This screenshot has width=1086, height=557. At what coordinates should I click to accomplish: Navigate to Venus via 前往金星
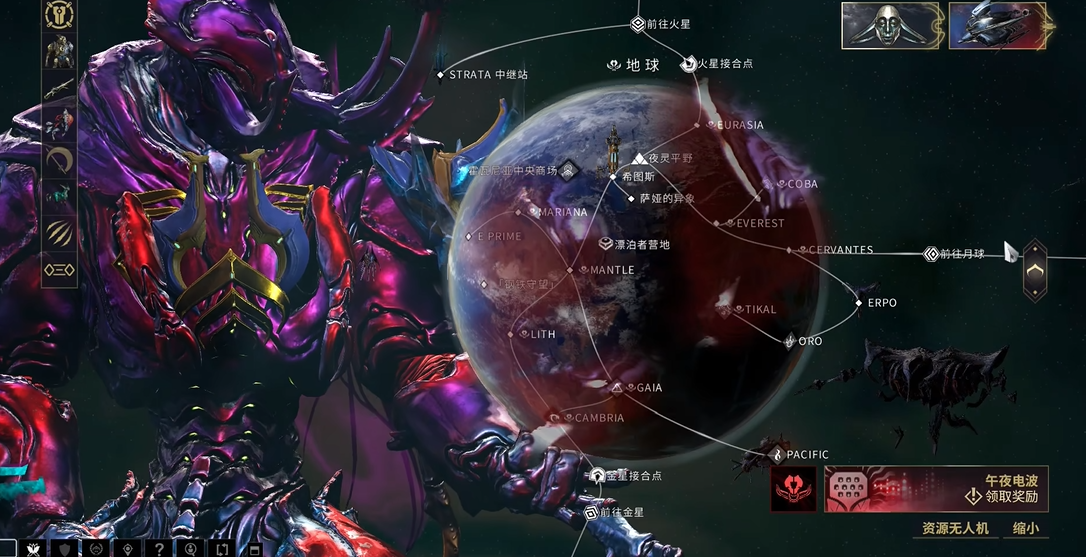591,513
